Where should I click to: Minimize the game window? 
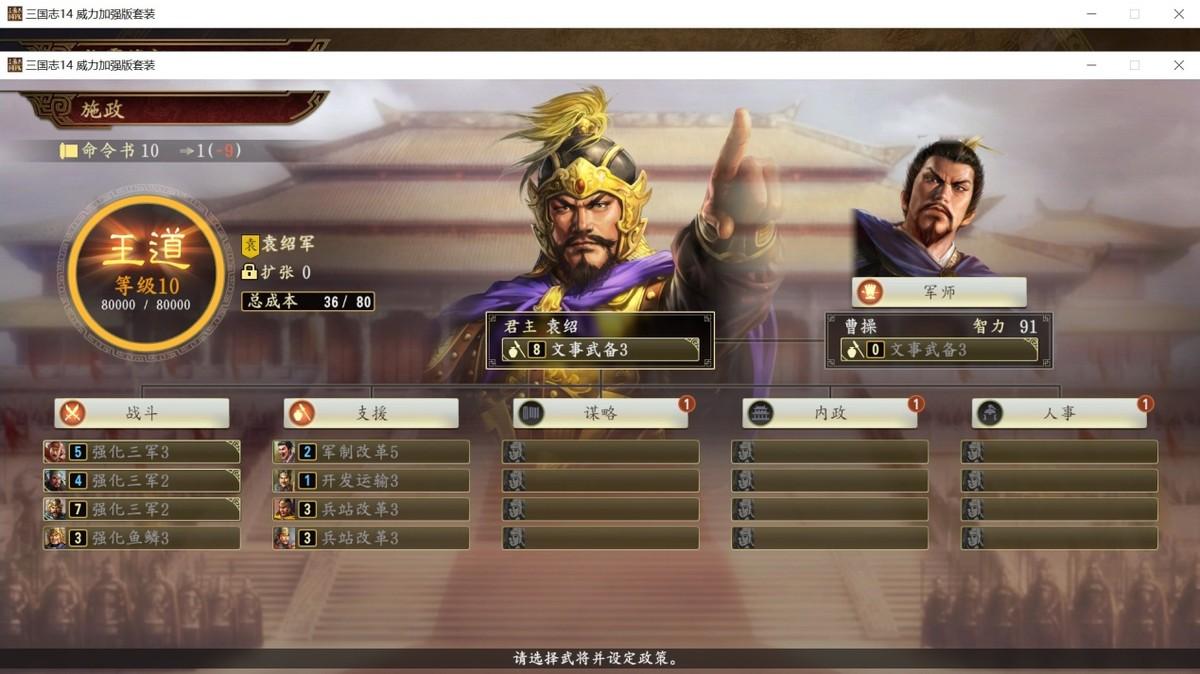(1090, 65)
